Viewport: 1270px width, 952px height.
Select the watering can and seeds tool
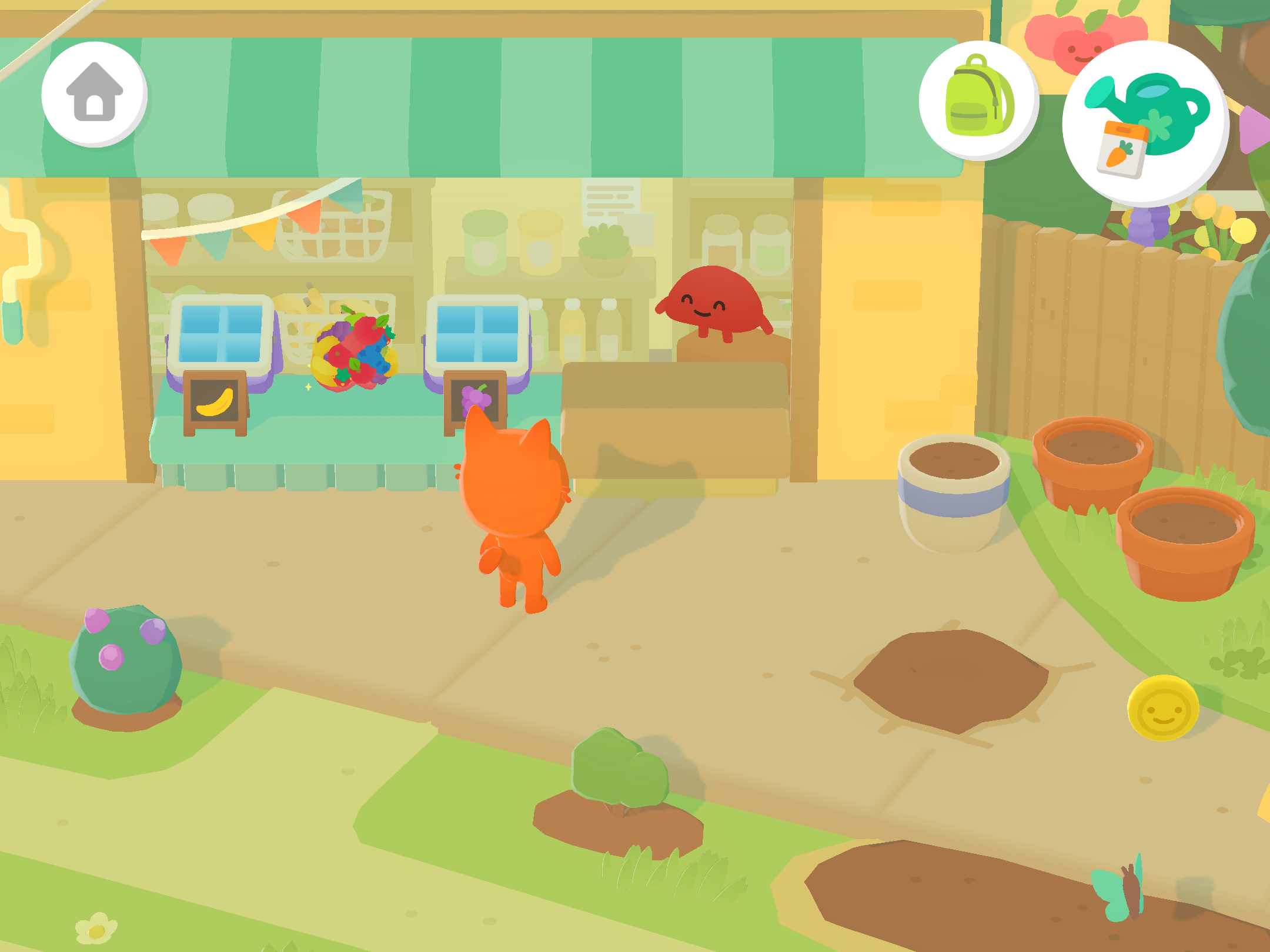[1145, 123]
